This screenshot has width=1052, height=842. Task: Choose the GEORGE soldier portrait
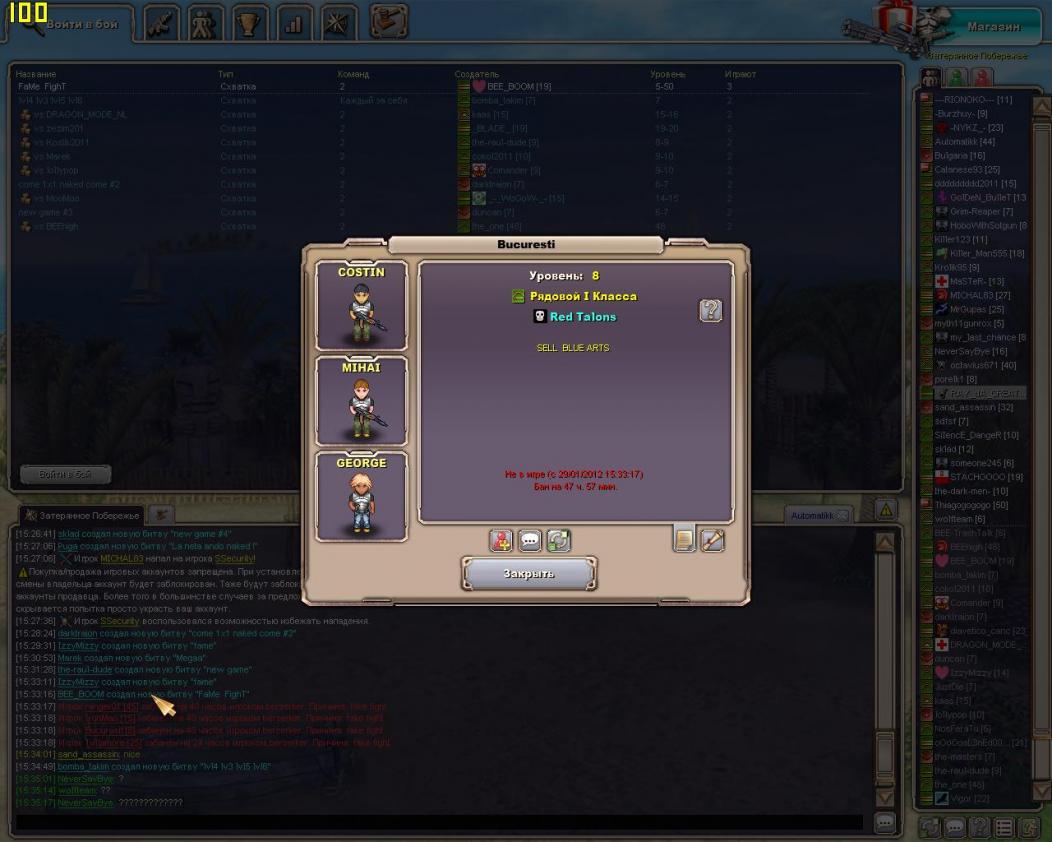click(x=361, y=497)
